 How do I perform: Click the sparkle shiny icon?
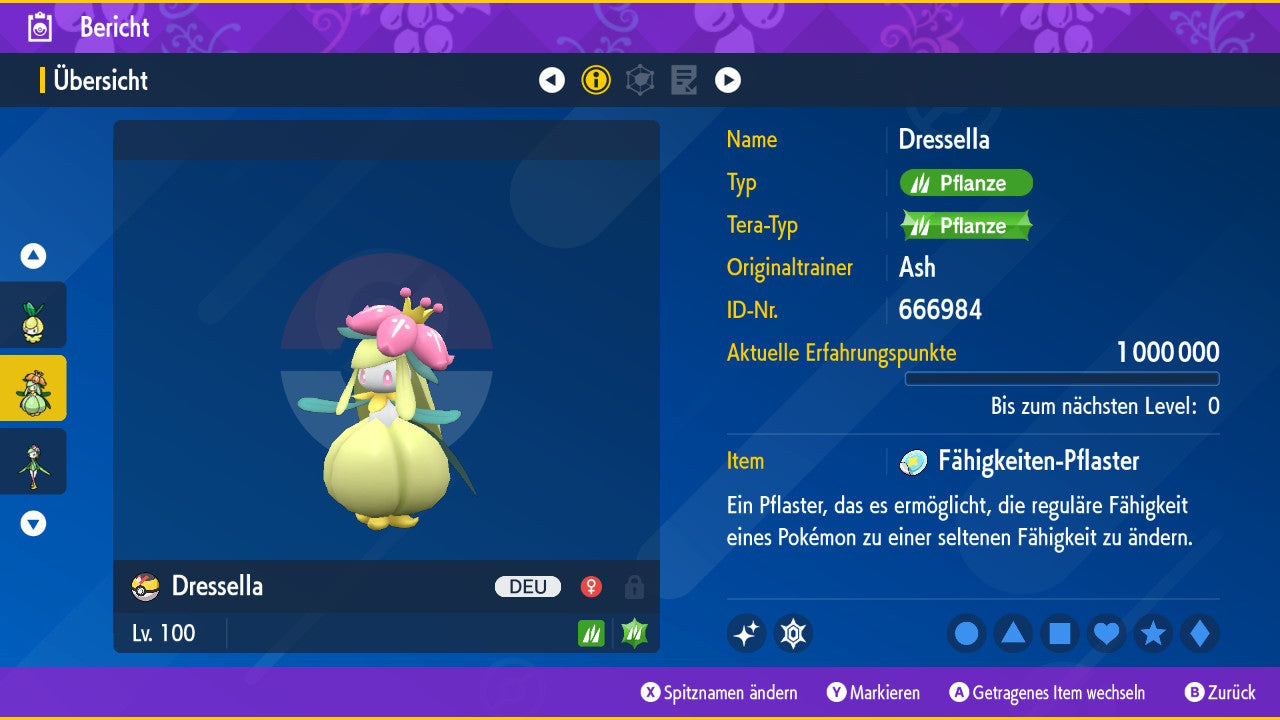[746, 634]
